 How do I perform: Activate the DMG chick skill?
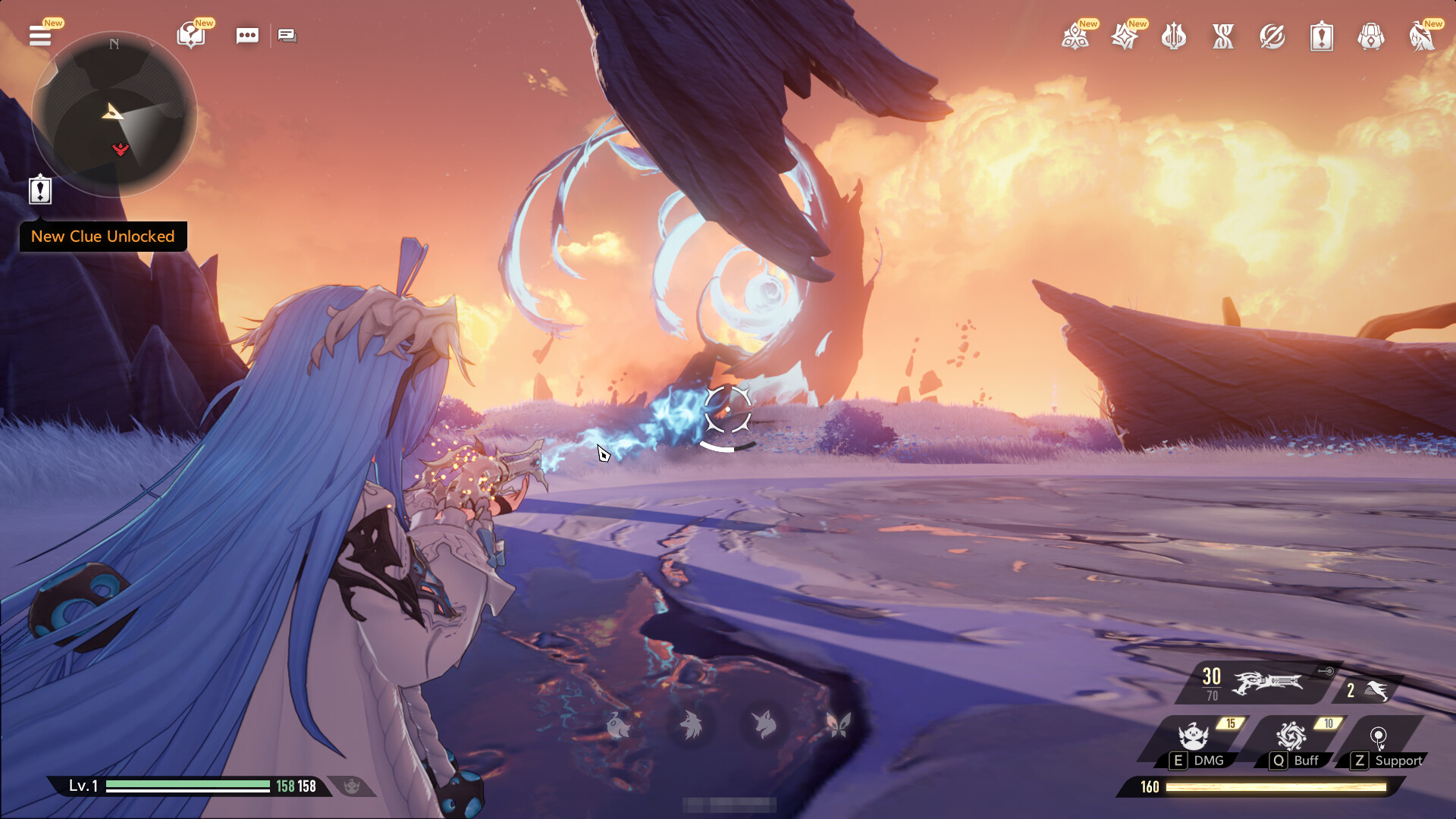(1194, 738)
